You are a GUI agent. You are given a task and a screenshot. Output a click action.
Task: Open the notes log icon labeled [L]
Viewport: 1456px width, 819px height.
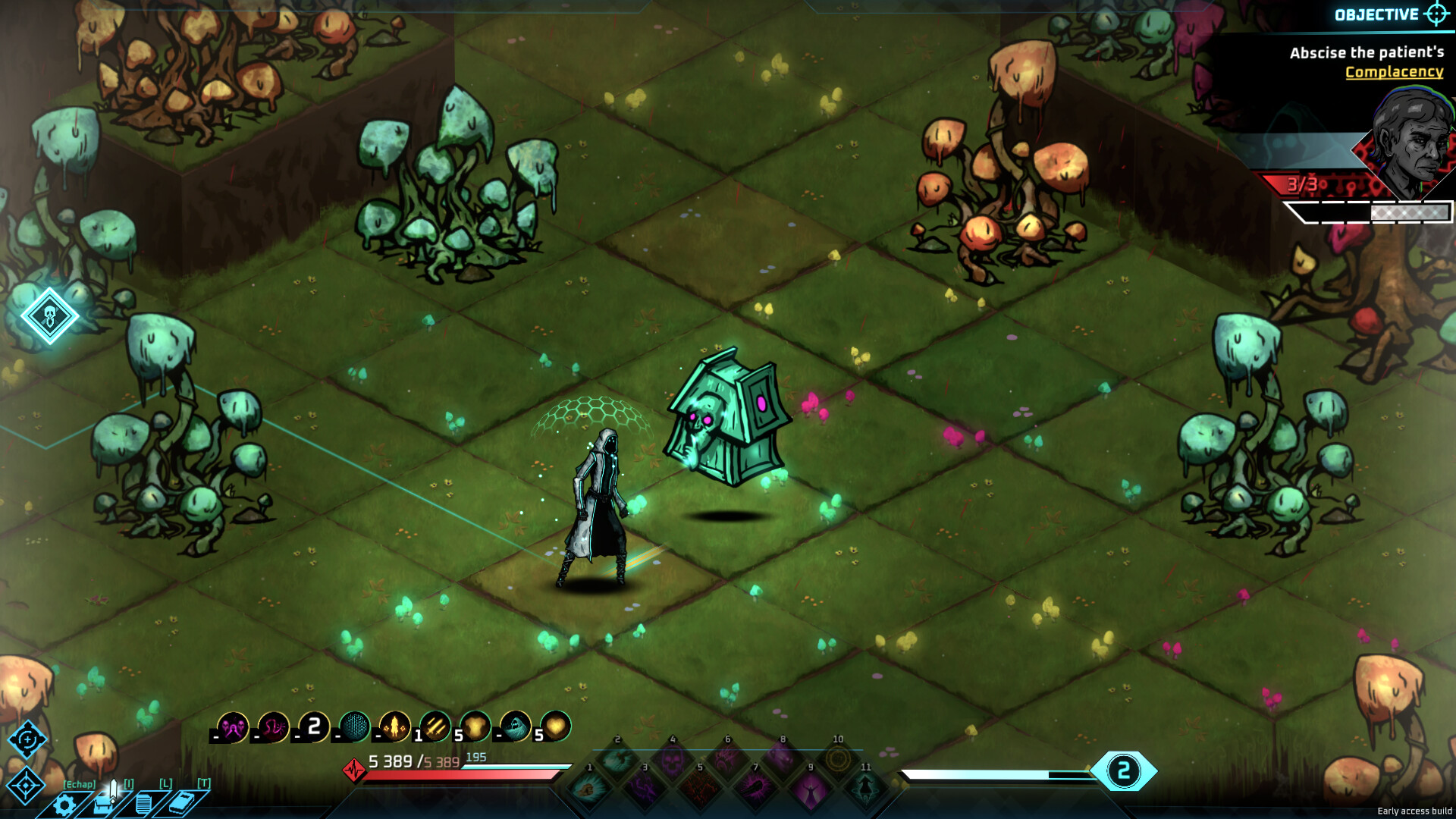(x=143, y=803)
